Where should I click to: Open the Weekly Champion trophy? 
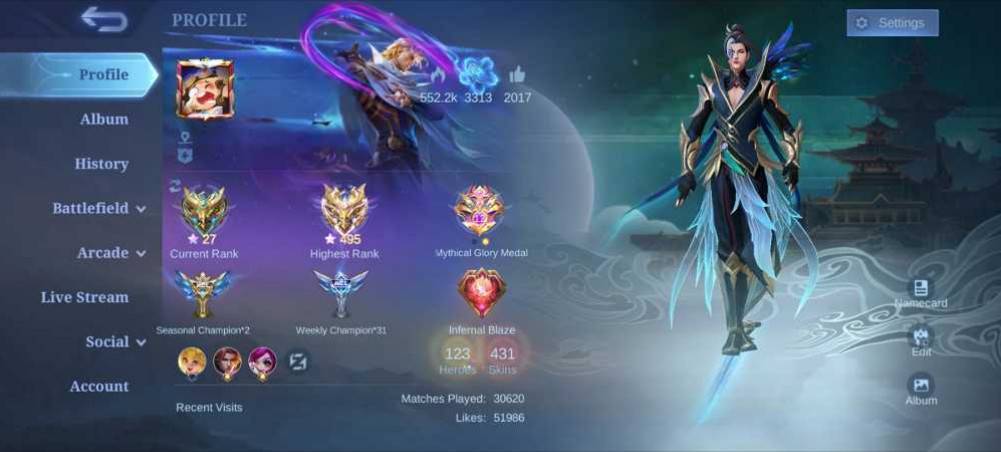click(x=341, y=293)
